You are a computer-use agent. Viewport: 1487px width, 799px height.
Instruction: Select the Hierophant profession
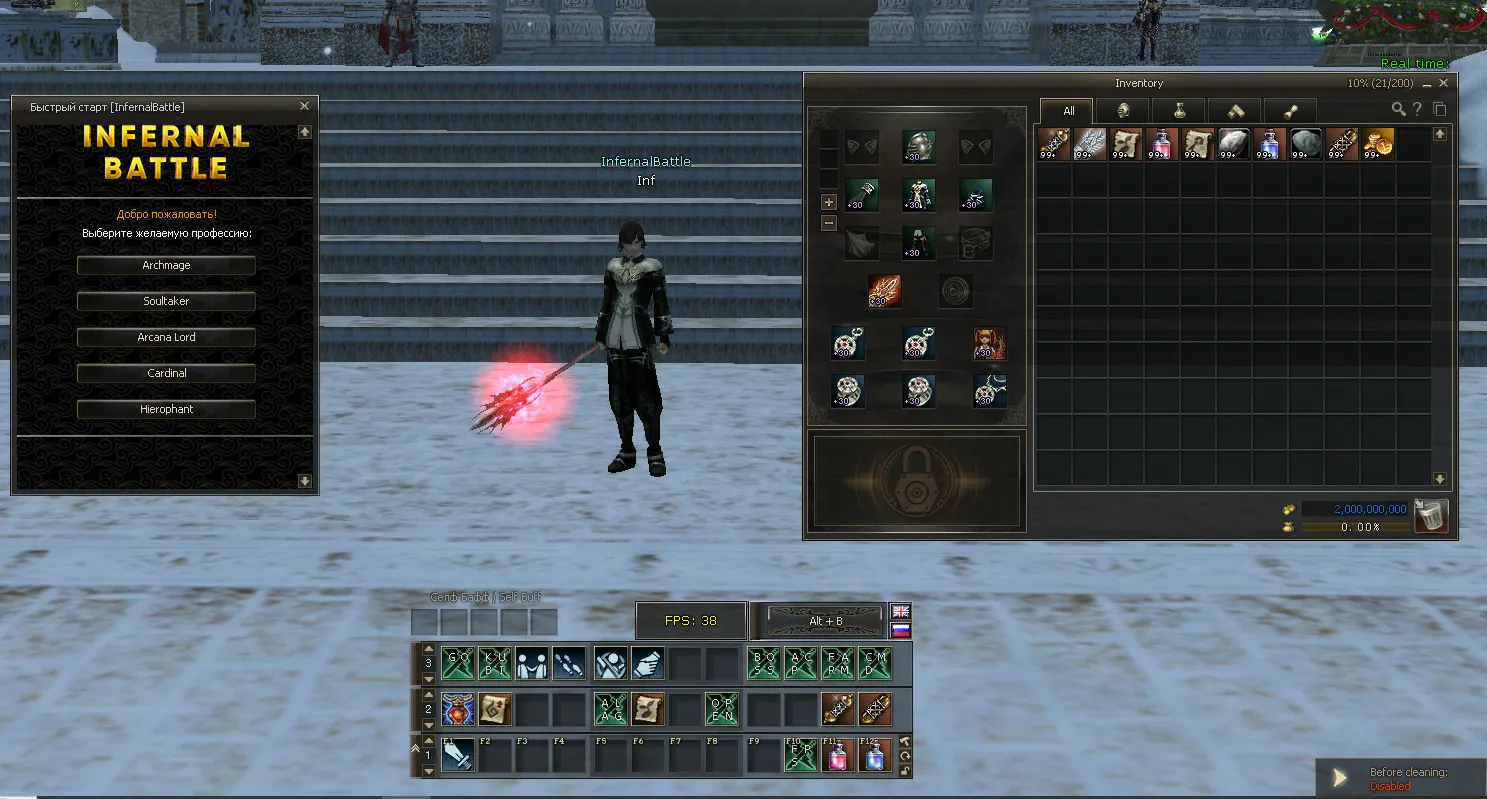click(x=166, y=409)
